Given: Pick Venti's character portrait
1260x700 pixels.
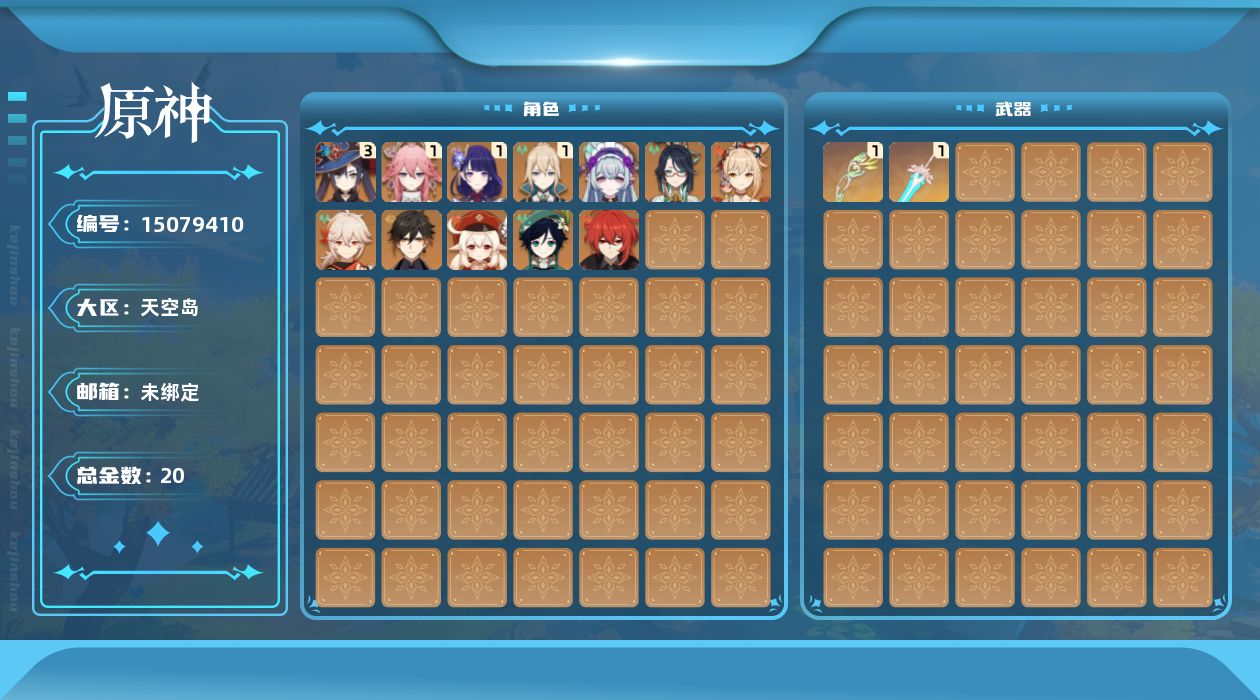Looking at the screenshot, I should click(x=544, y=240).
